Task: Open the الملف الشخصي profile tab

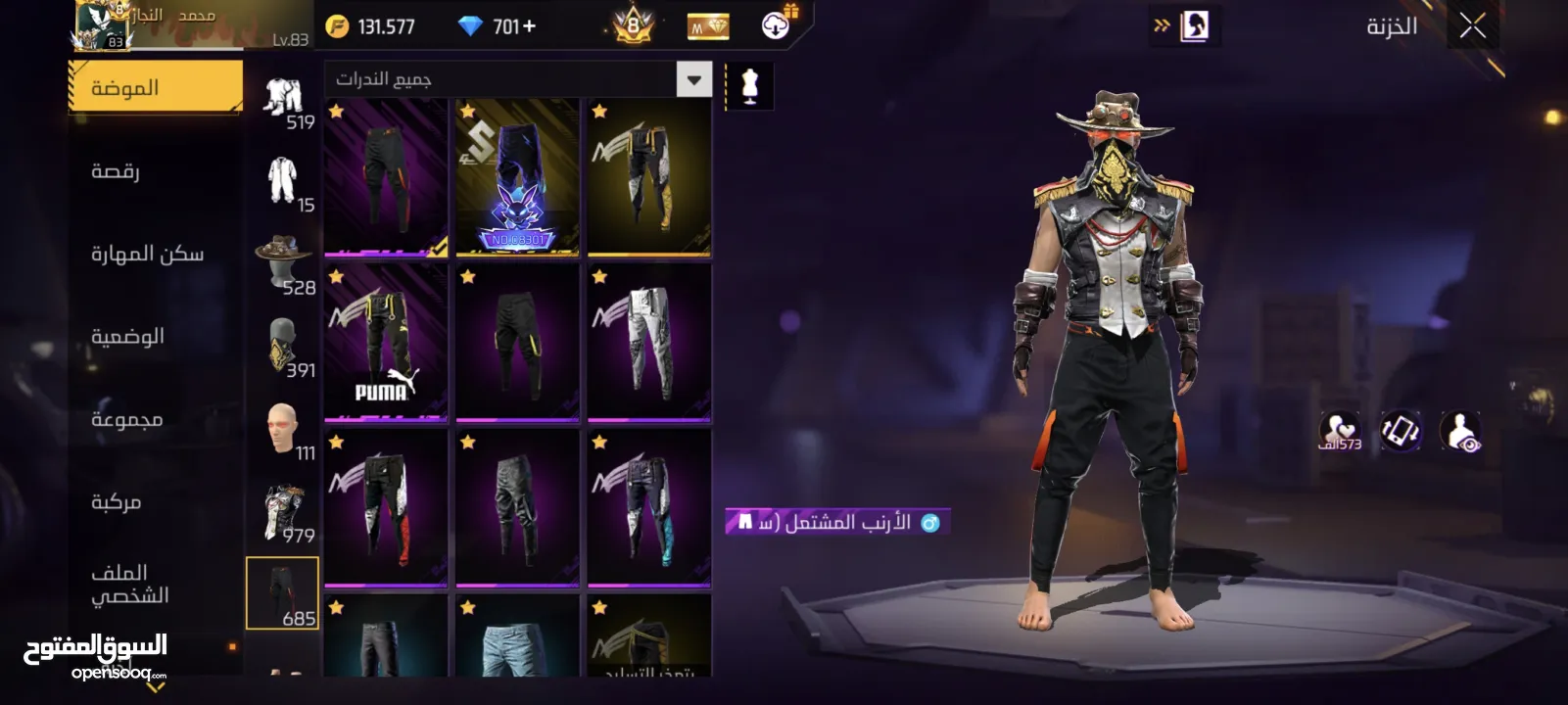Action: [129, 584]
